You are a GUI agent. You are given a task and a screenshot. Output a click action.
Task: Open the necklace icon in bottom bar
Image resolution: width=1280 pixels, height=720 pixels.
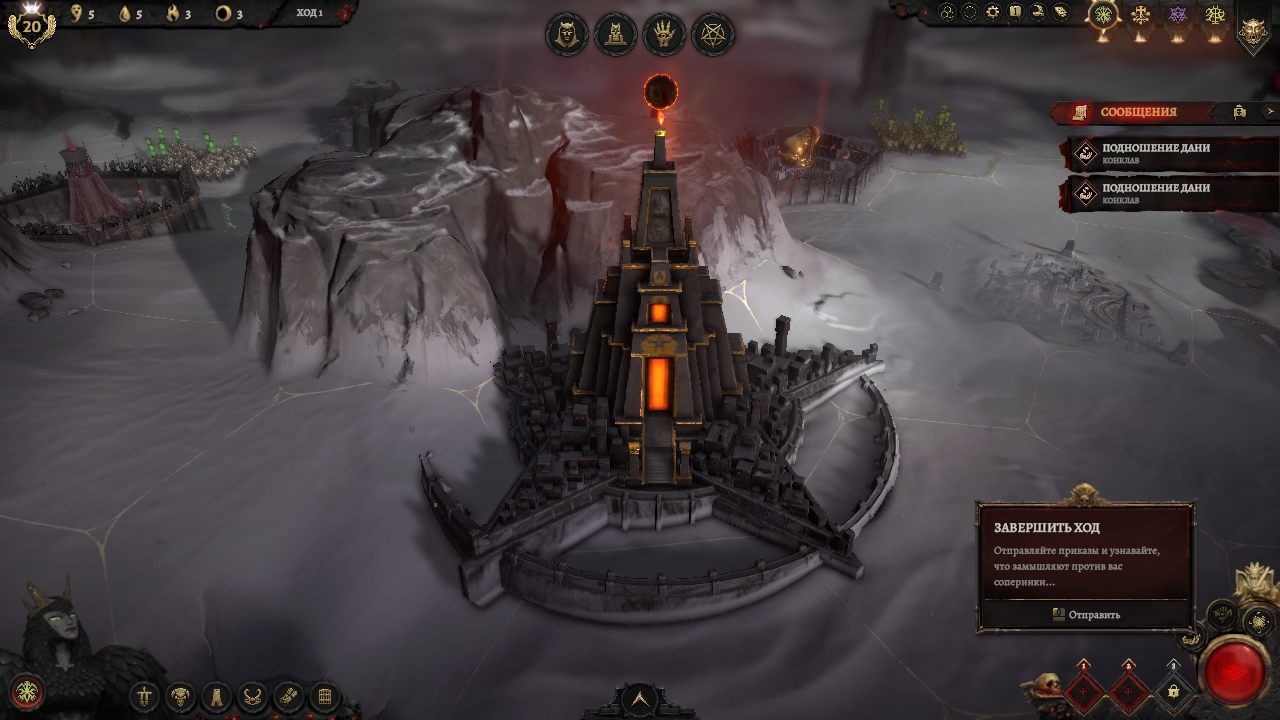253,696
